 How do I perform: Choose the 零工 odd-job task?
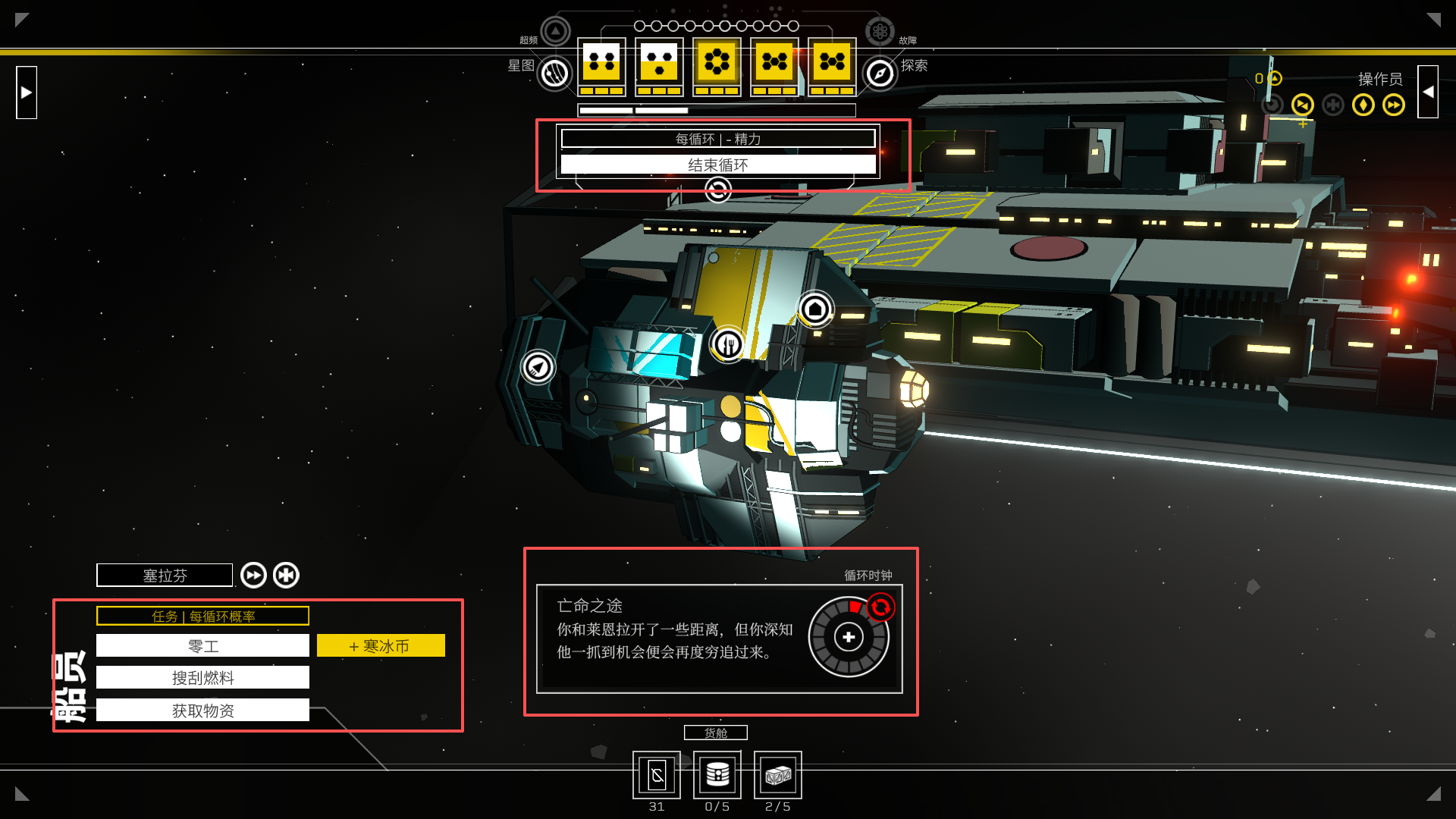tap(202, 646)
